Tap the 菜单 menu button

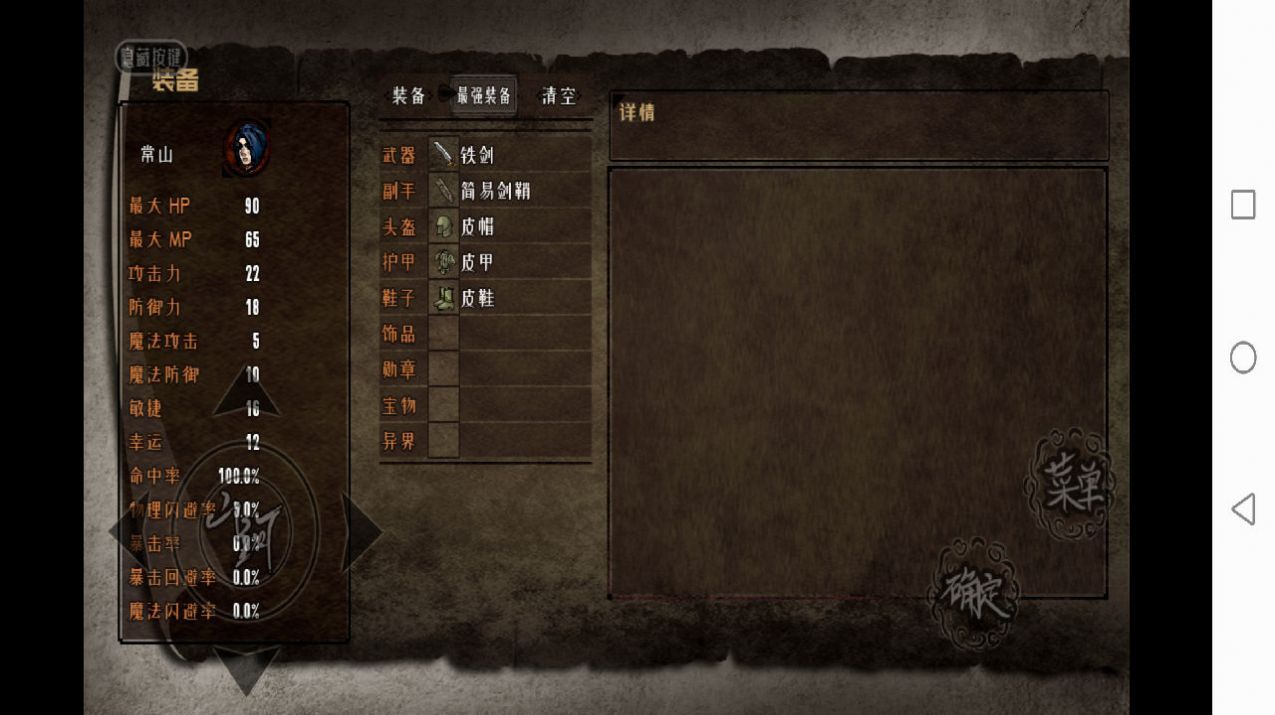pos(1069,485)
